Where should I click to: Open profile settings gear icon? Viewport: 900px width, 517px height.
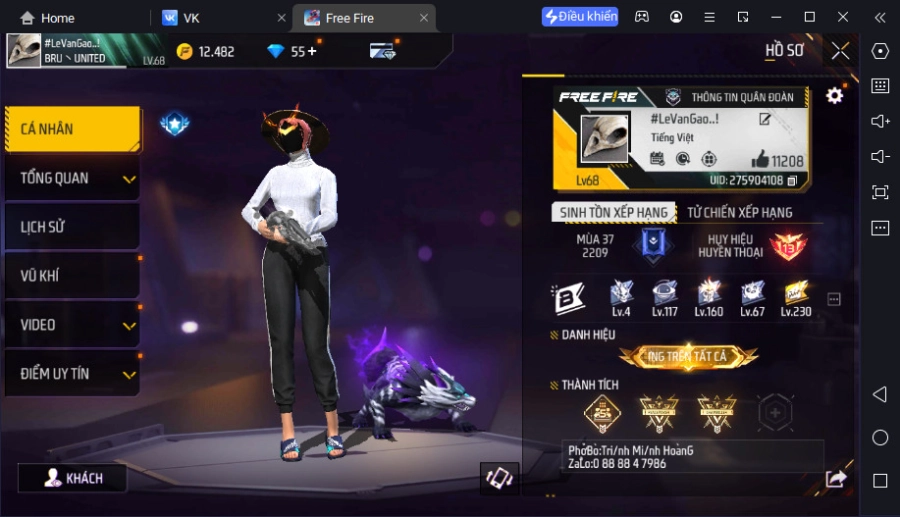coord(834,96)
